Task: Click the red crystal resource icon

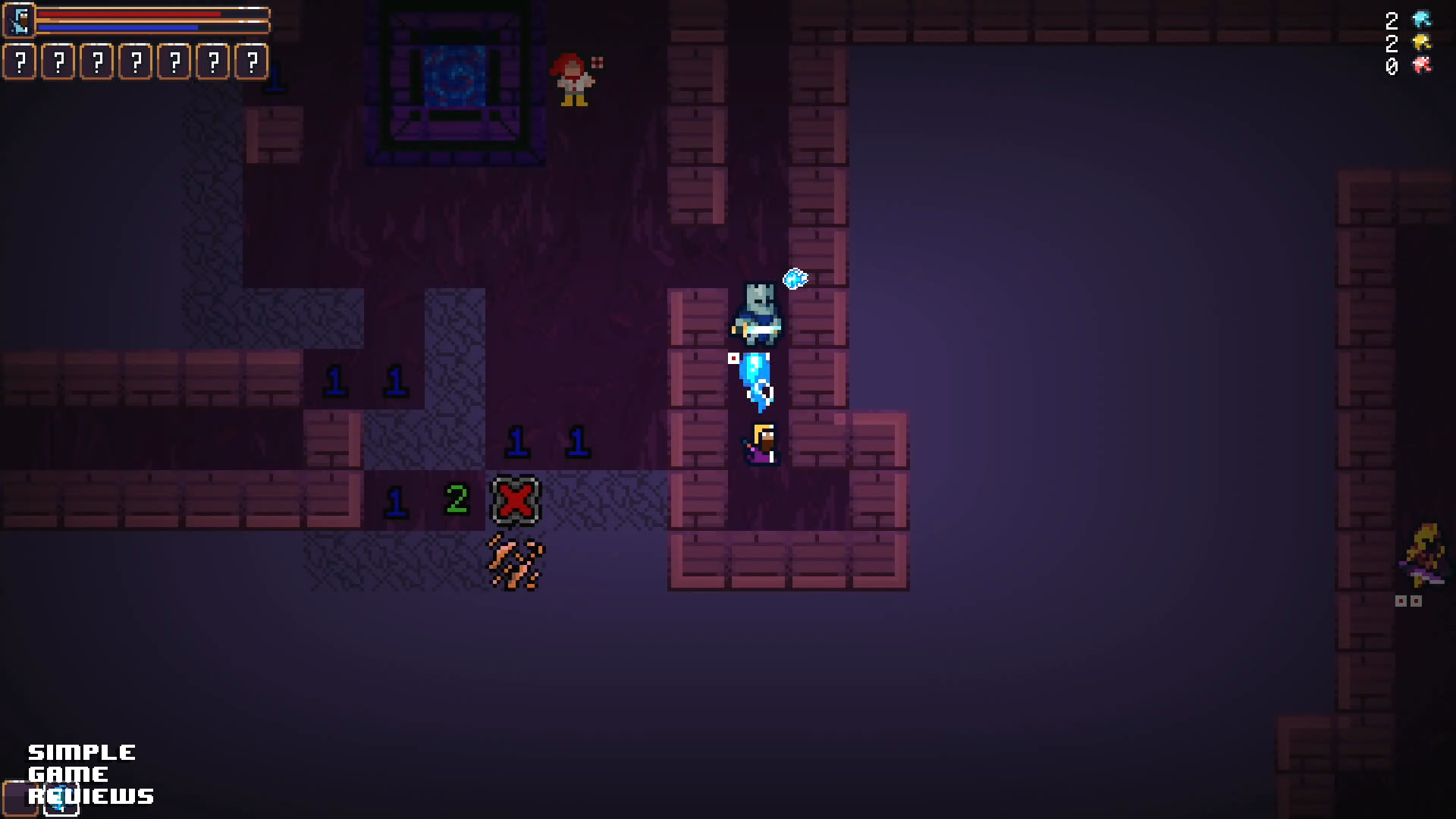Action: (x=1421, y=65)
